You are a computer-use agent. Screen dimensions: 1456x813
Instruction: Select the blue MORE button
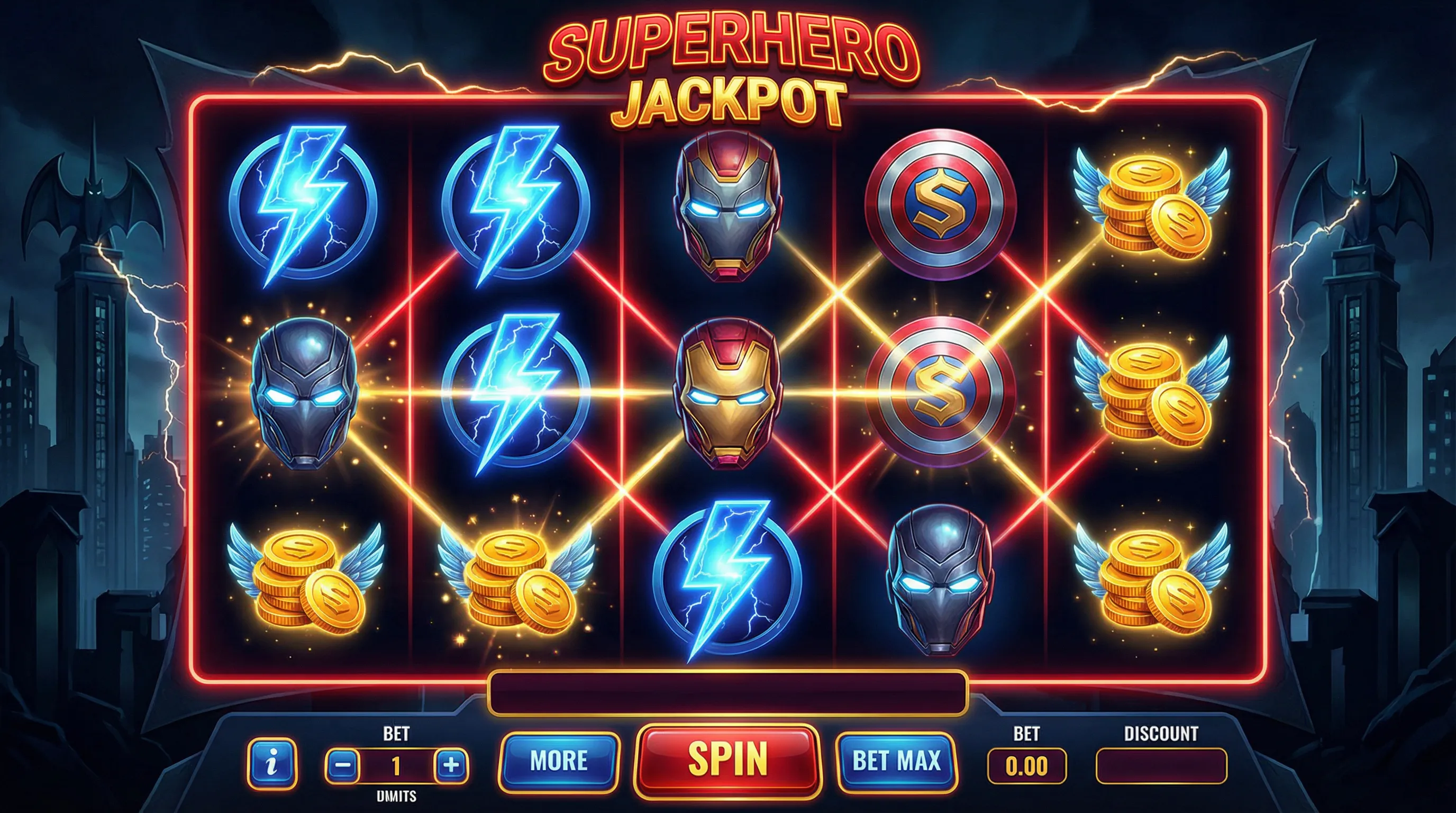click(x=559, y=761)
